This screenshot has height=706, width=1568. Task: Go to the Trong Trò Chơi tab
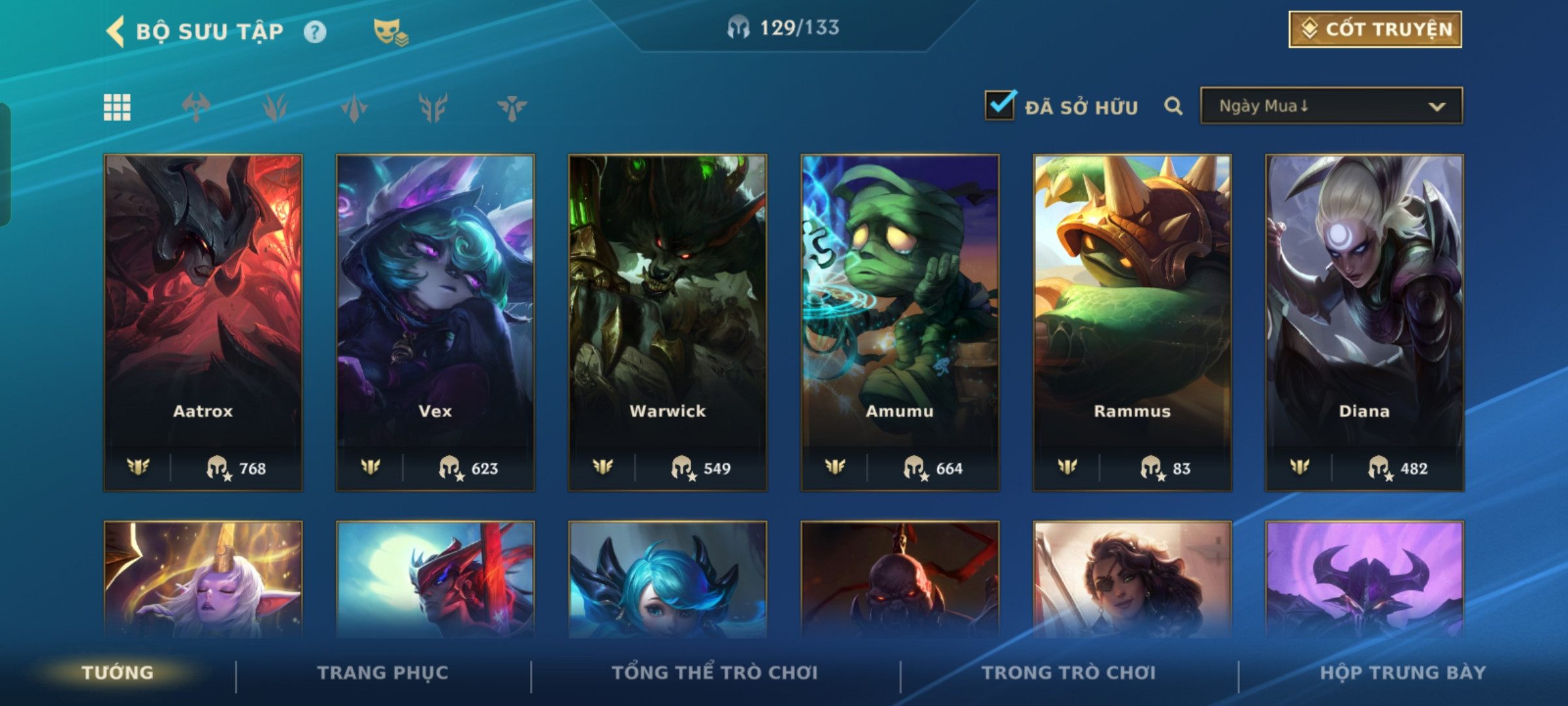[x=1069, y=673]
